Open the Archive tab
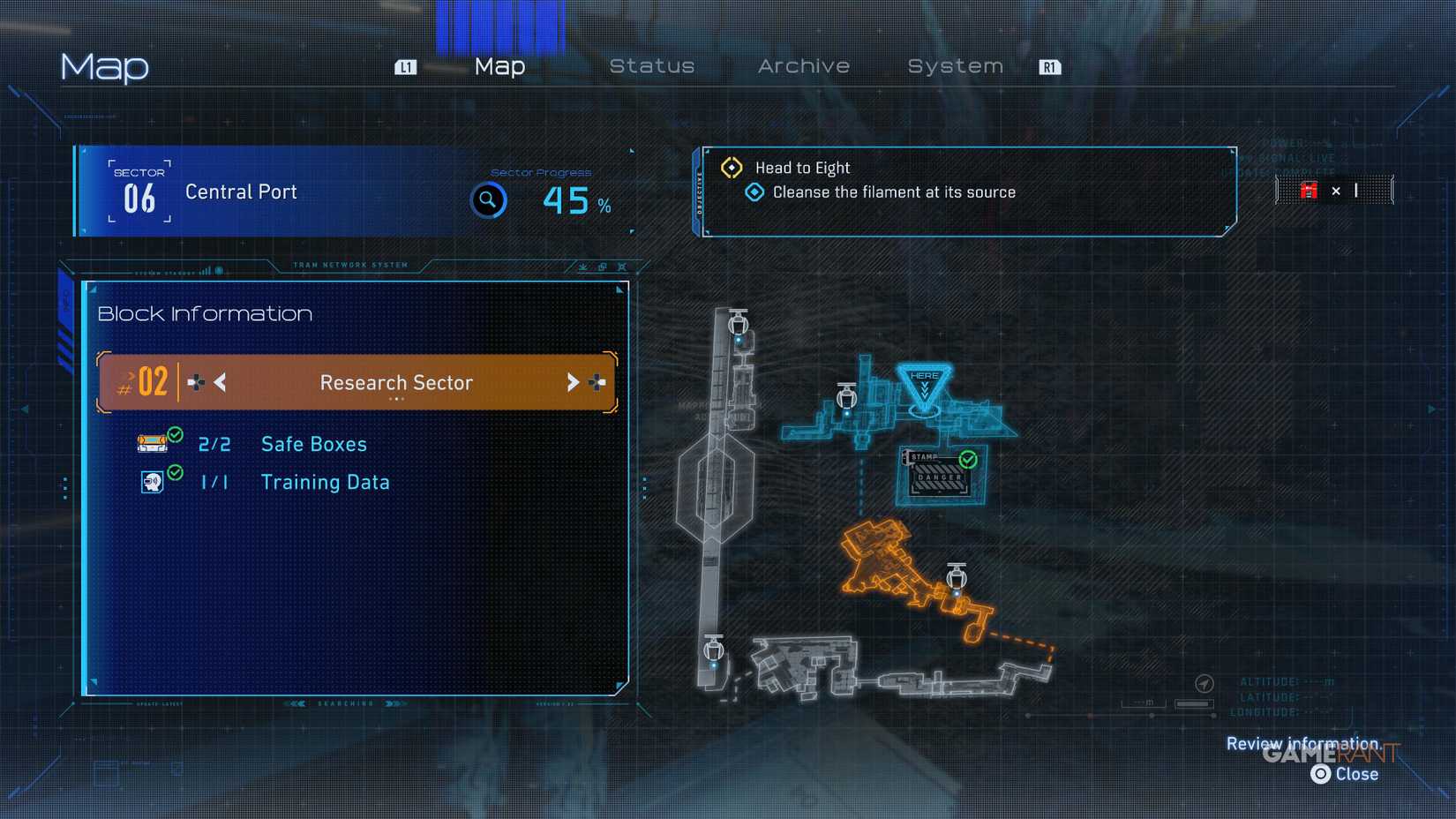1456x819 pixels. [803, 66]
